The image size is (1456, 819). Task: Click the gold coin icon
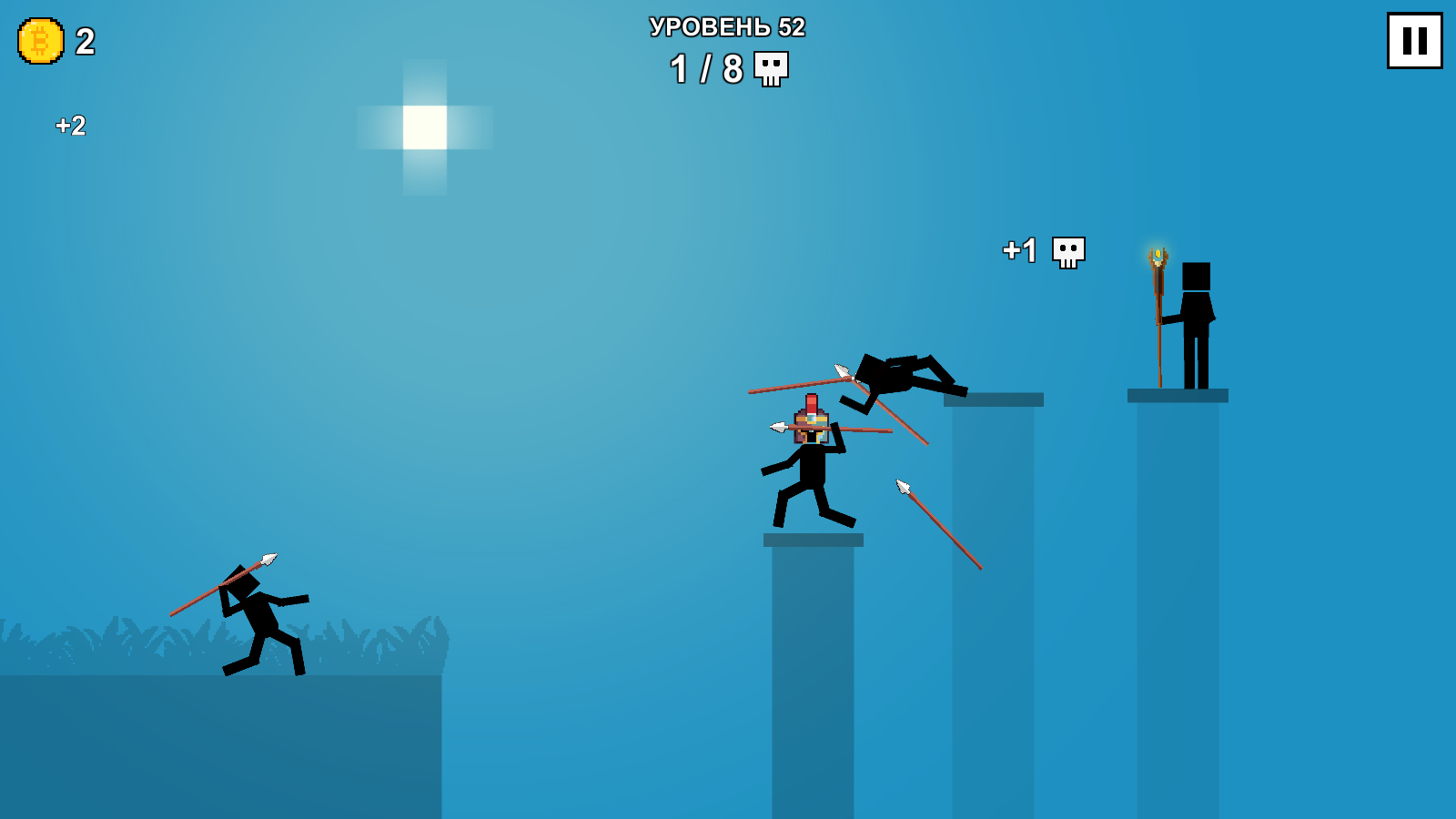click(38, 41)
